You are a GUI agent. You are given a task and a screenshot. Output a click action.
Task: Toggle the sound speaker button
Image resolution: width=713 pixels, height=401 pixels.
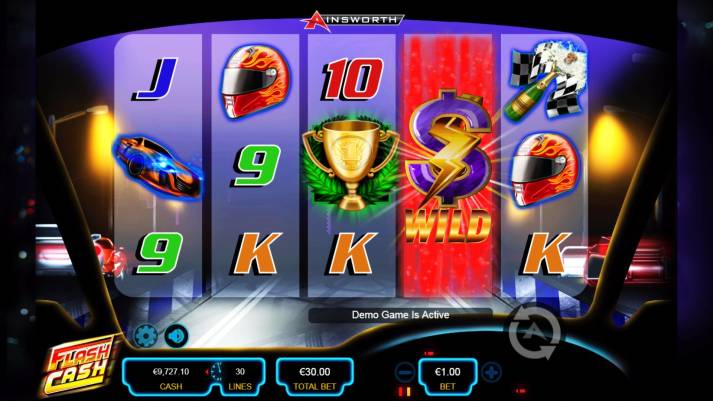pos(175,335)
